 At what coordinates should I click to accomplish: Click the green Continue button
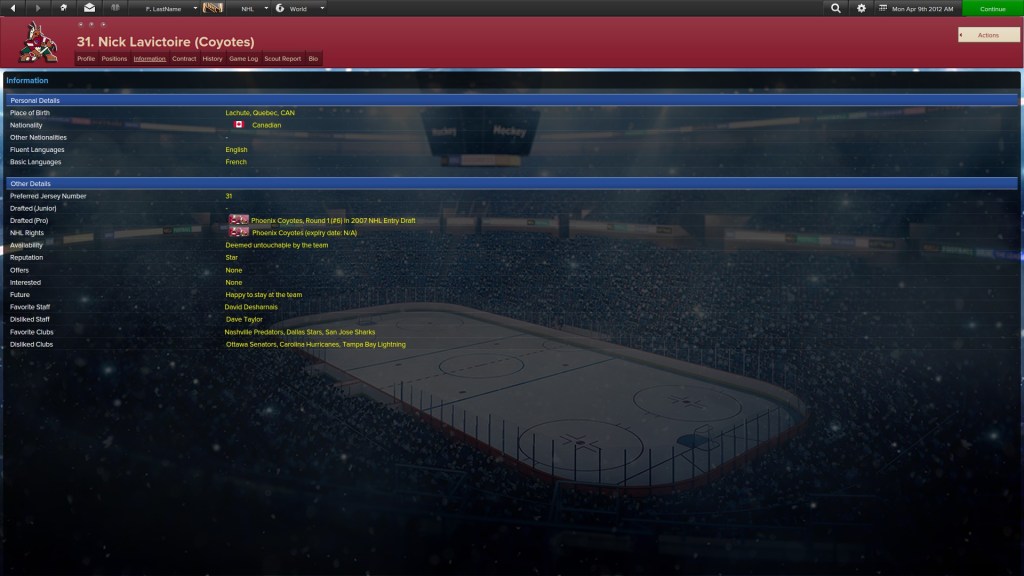(x=992, y=9)
